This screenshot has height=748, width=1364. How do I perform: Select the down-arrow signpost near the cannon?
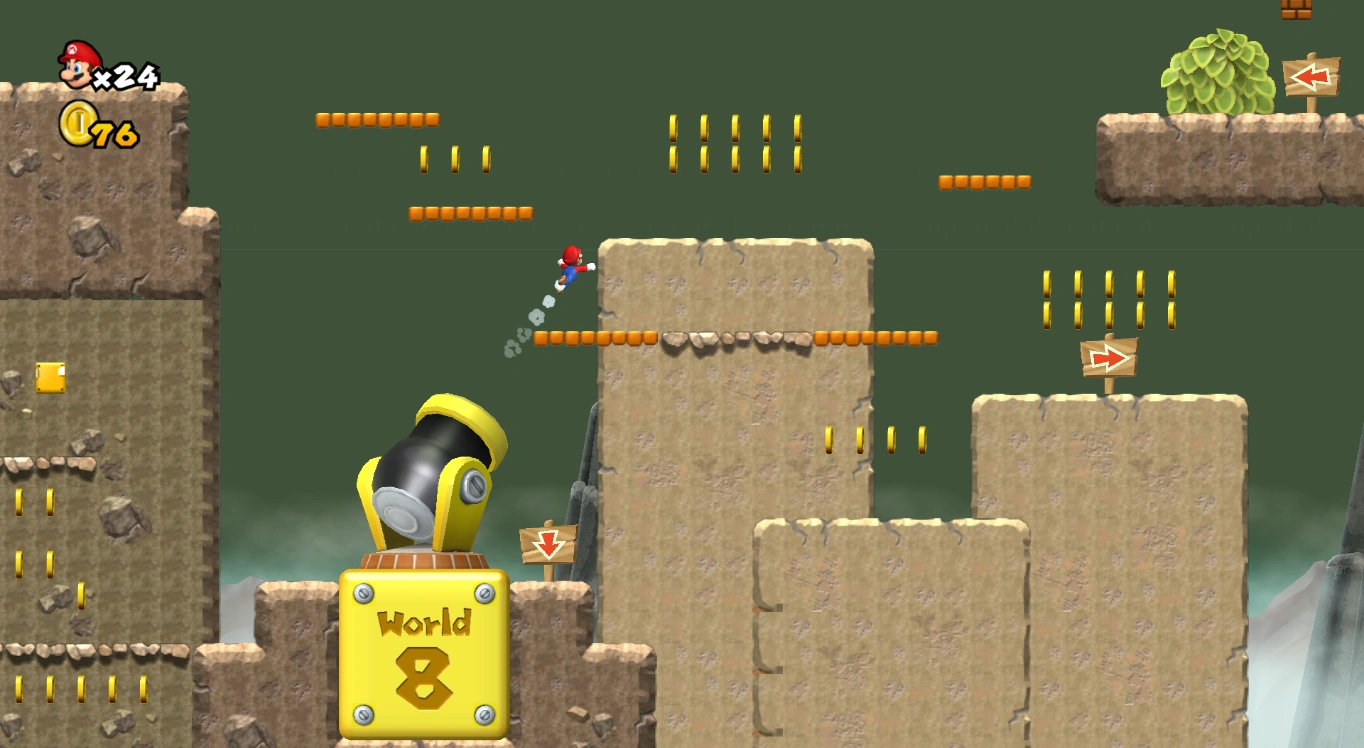[x=547, y=543]
